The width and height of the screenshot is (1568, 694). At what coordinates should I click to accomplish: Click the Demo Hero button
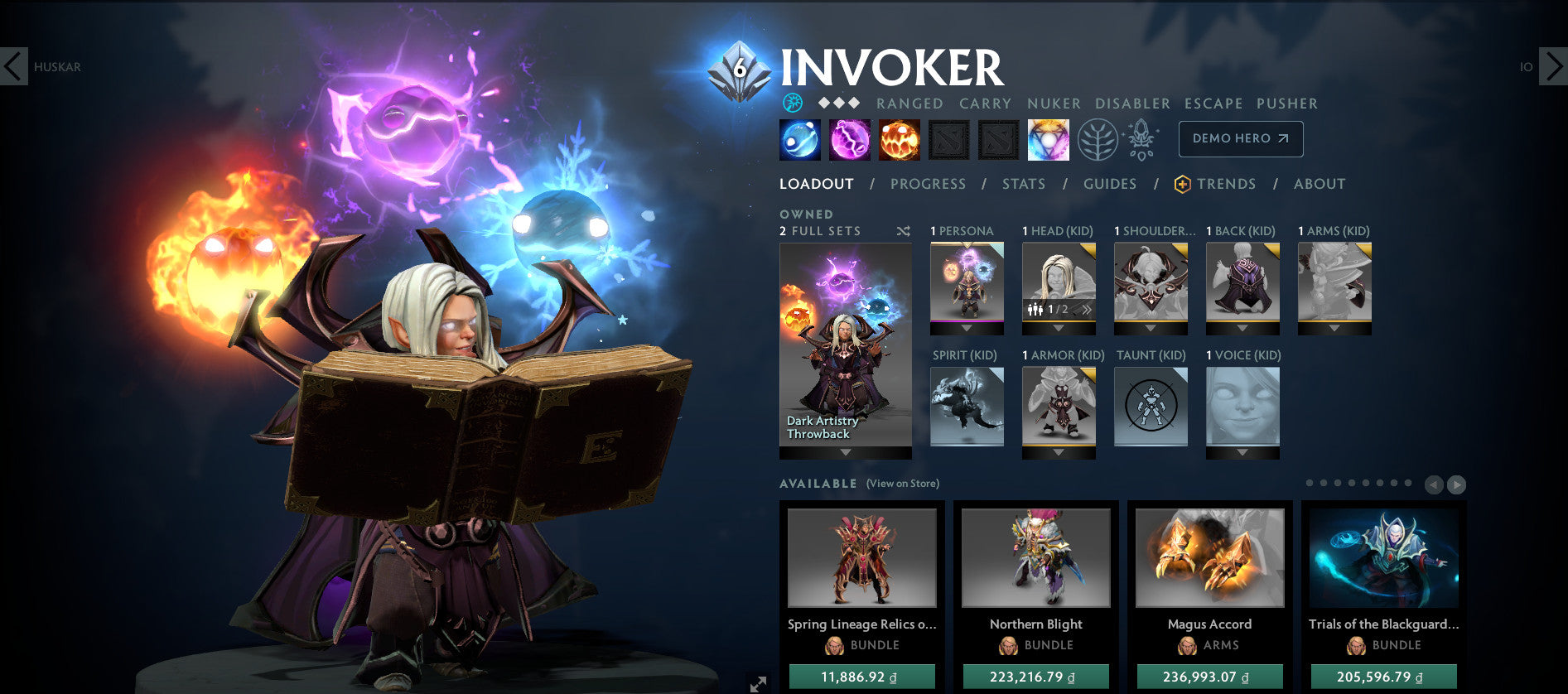[x=1240, y=138]
